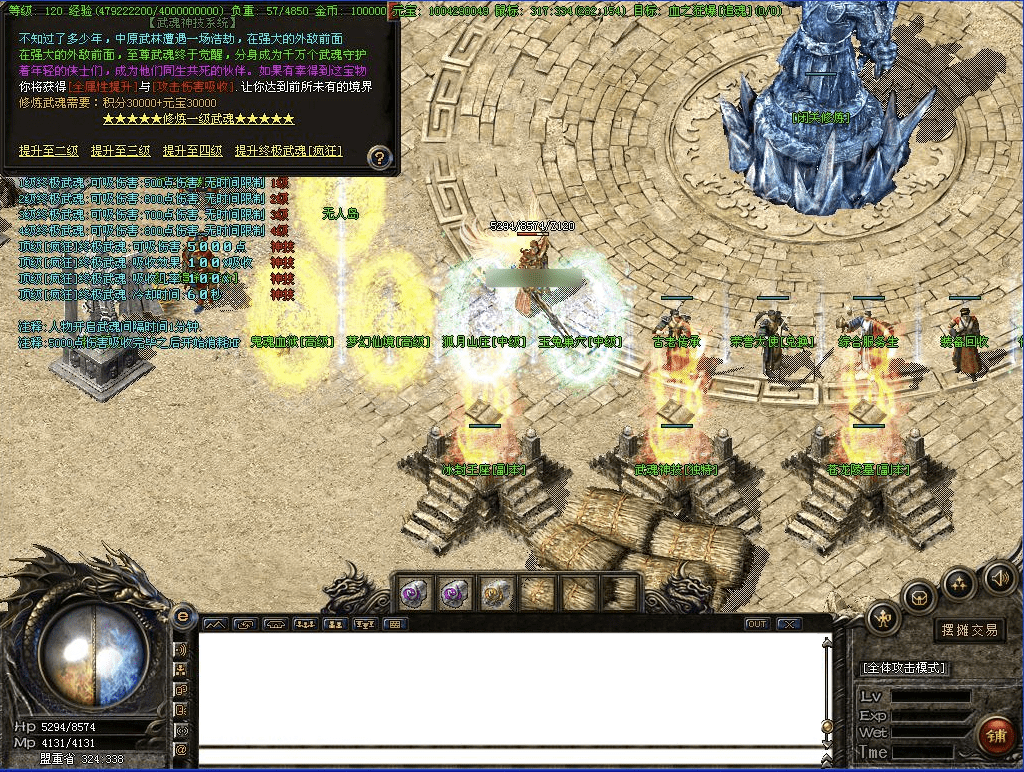Use the gold-swirl scroll in the hotbar
The height and width of the screenshot is (772, 1024).
pyautogui.click(x=497, y=594)
